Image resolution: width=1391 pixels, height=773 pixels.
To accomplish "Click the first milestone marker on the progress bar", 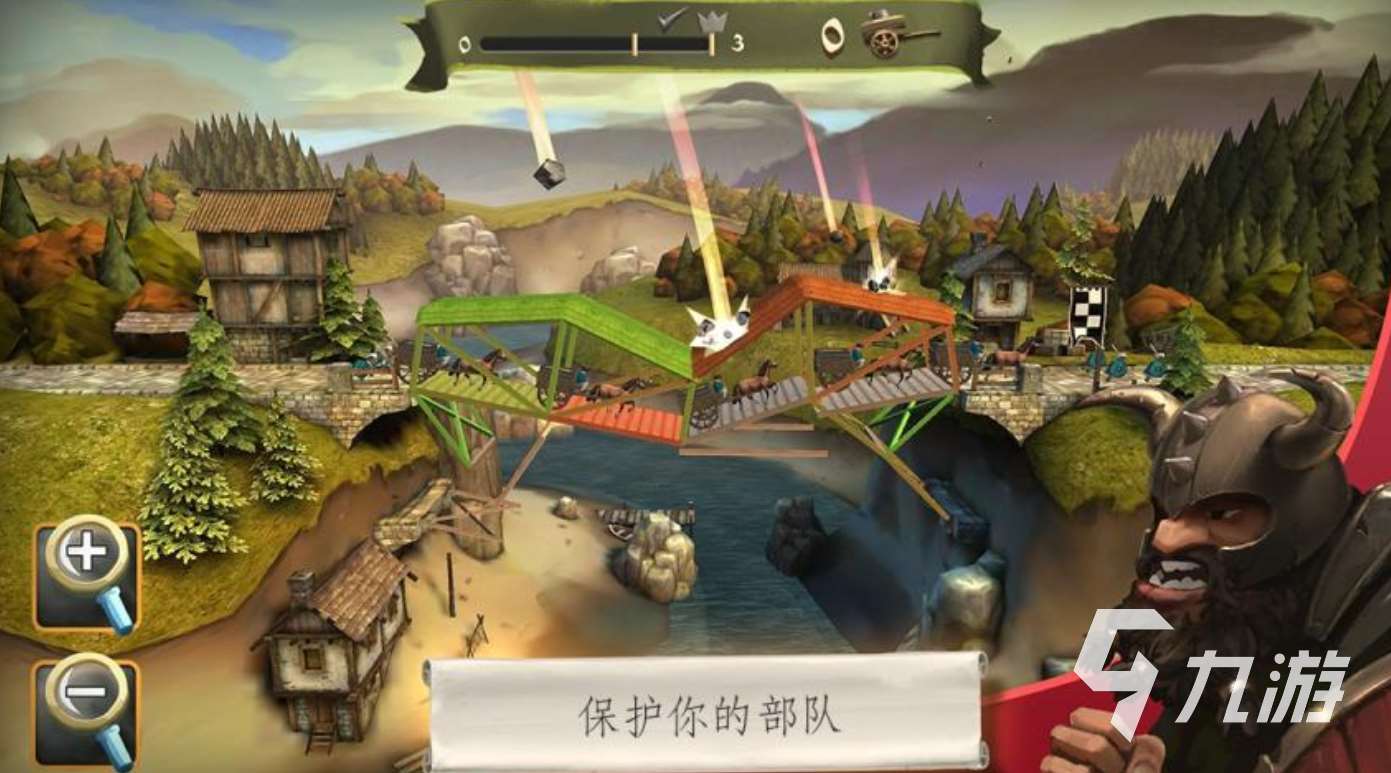I will (635, 43).
